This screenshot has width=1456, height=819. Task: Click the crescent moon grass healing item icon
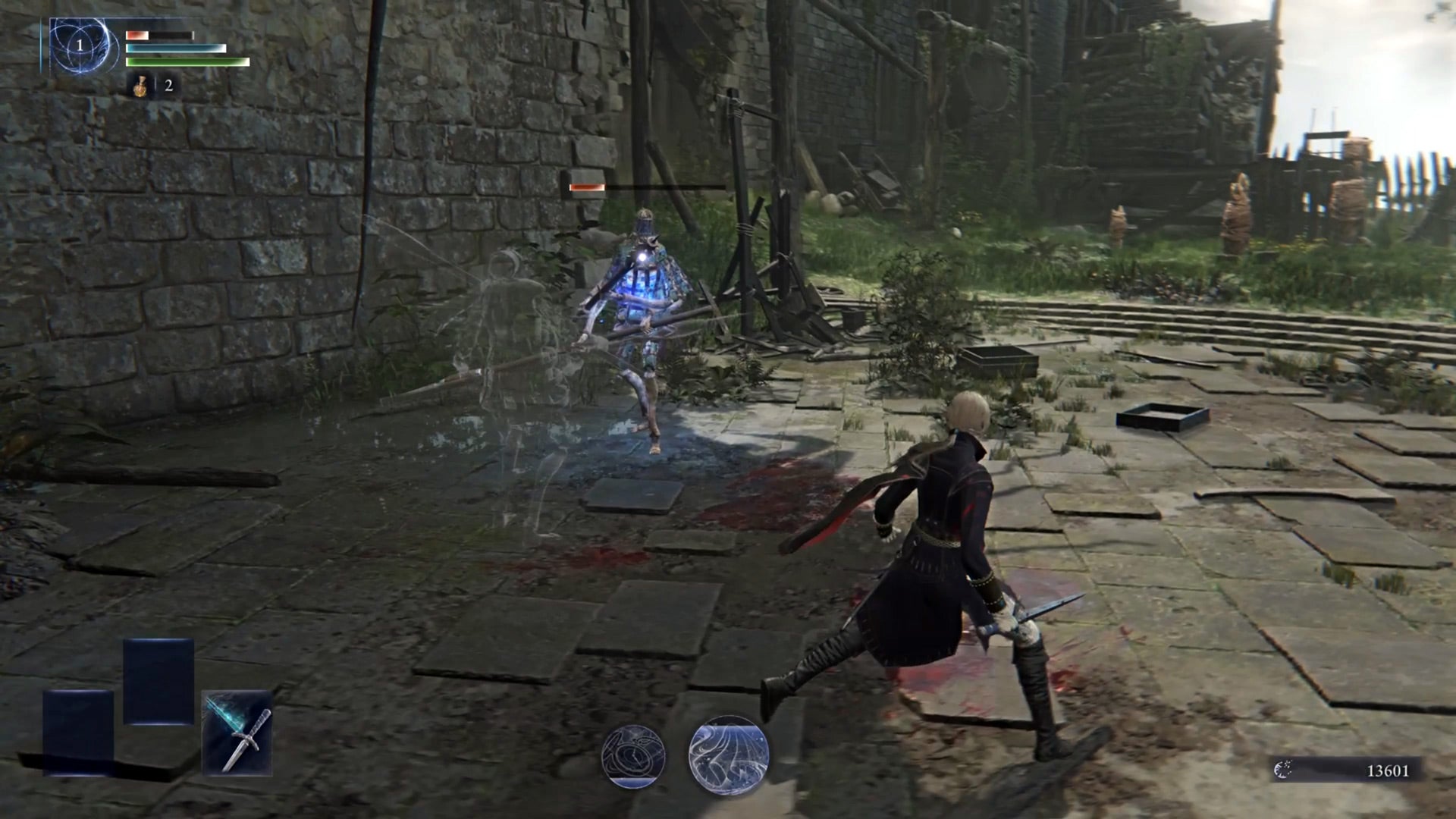(x=139, y=86)
